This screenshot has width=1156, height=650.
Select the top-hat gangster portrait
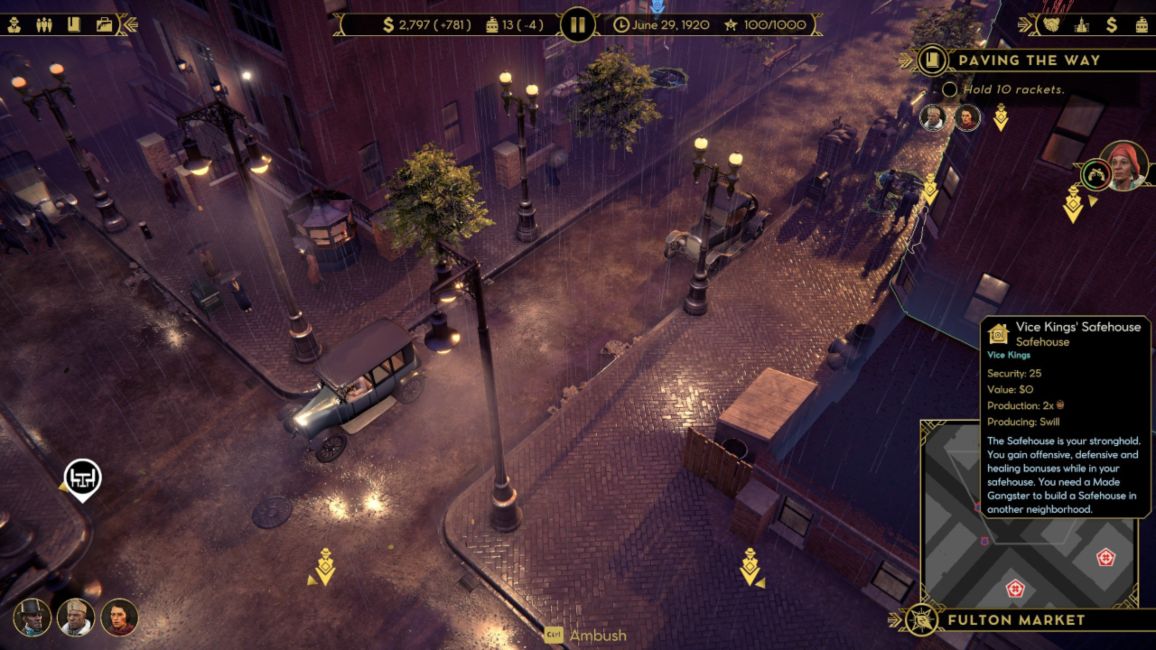pos(32,616)
